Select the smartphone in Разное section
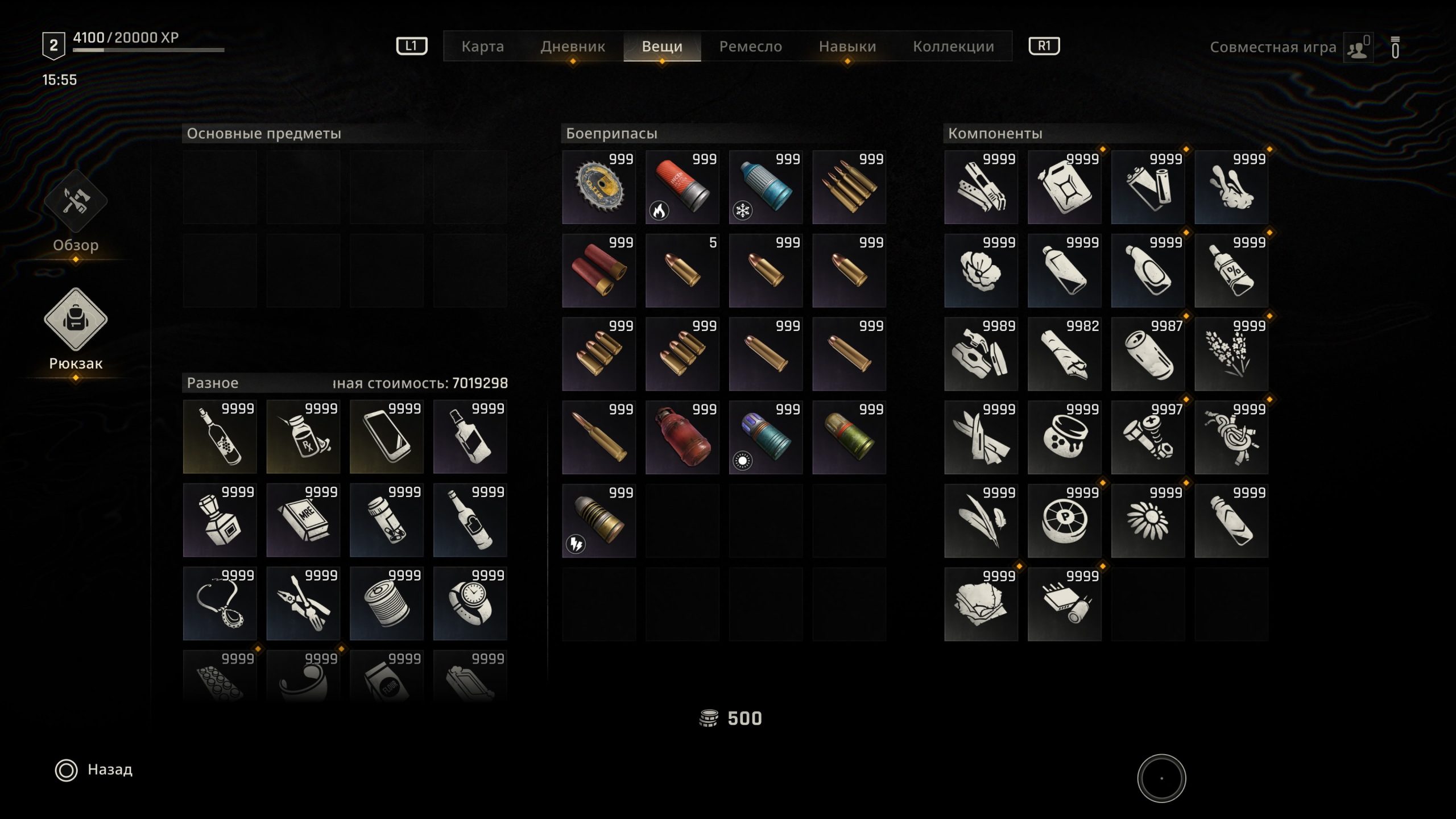Screen dimensions: 1456x819 coord(386,436)
